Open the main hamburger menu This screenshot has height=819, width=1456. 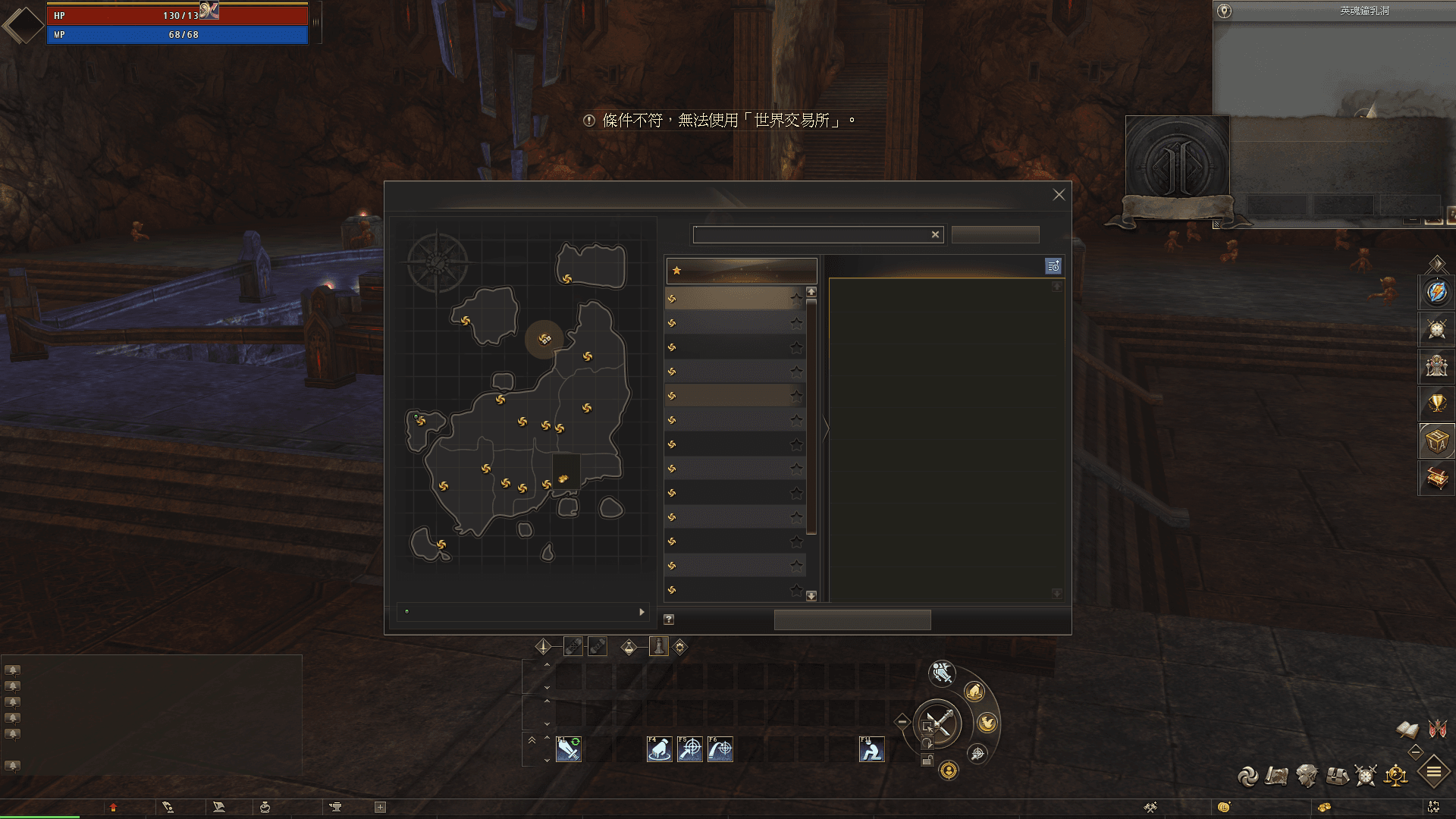[x=1433, y=773]
